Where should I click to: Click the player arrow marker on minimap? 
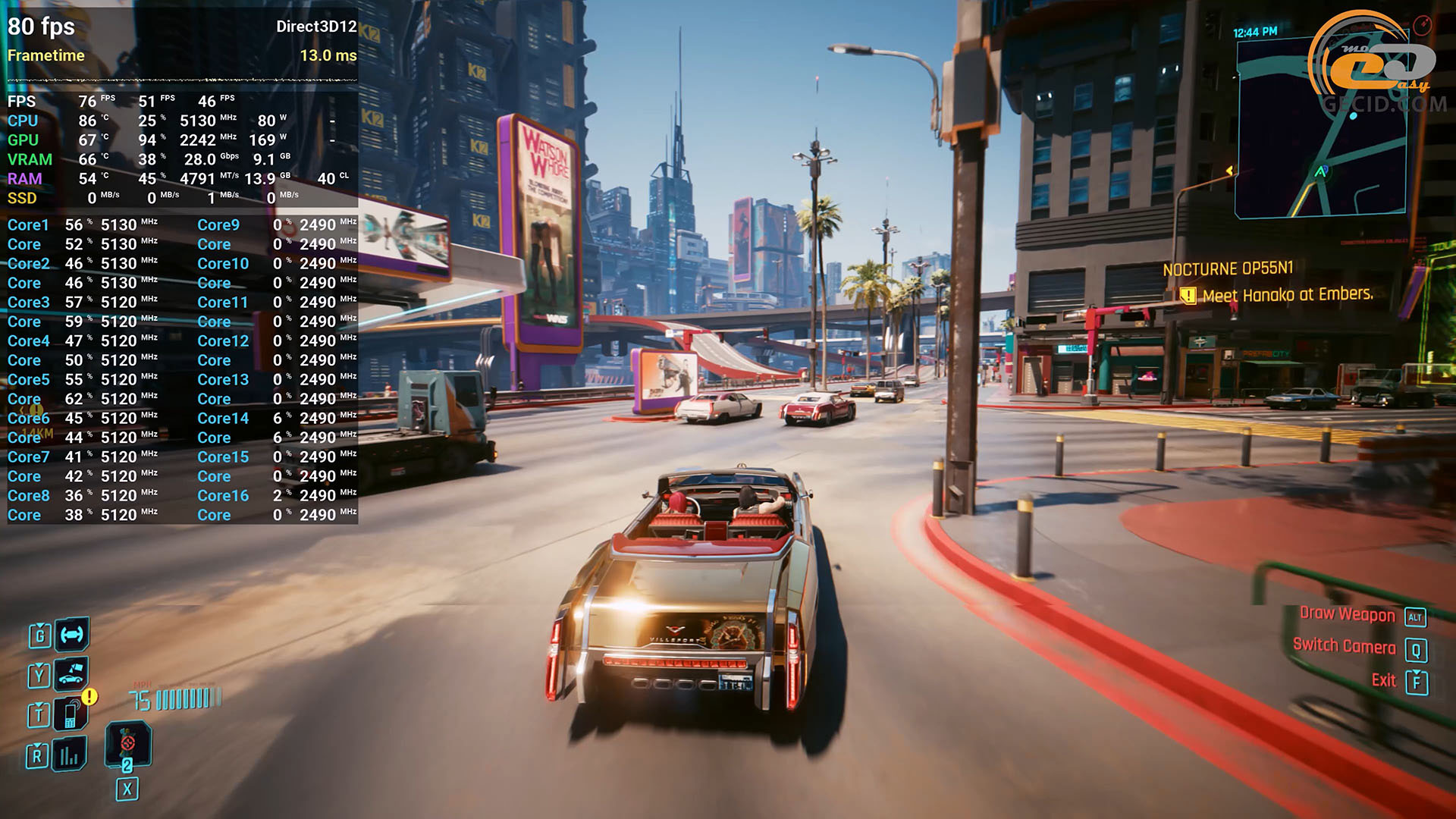(x=1320, y=172)
